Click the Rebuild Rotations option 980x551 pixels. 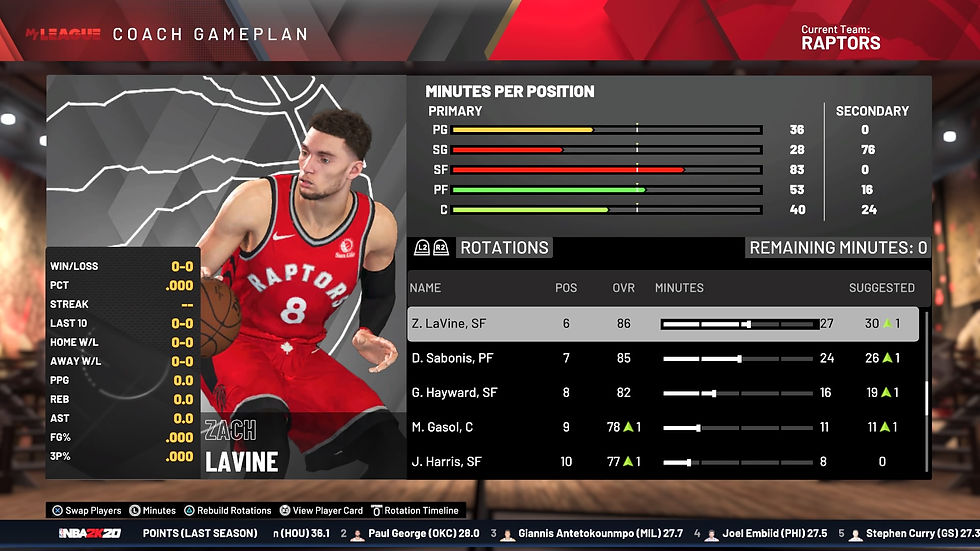pyautogui.click(x=227, y=510)
